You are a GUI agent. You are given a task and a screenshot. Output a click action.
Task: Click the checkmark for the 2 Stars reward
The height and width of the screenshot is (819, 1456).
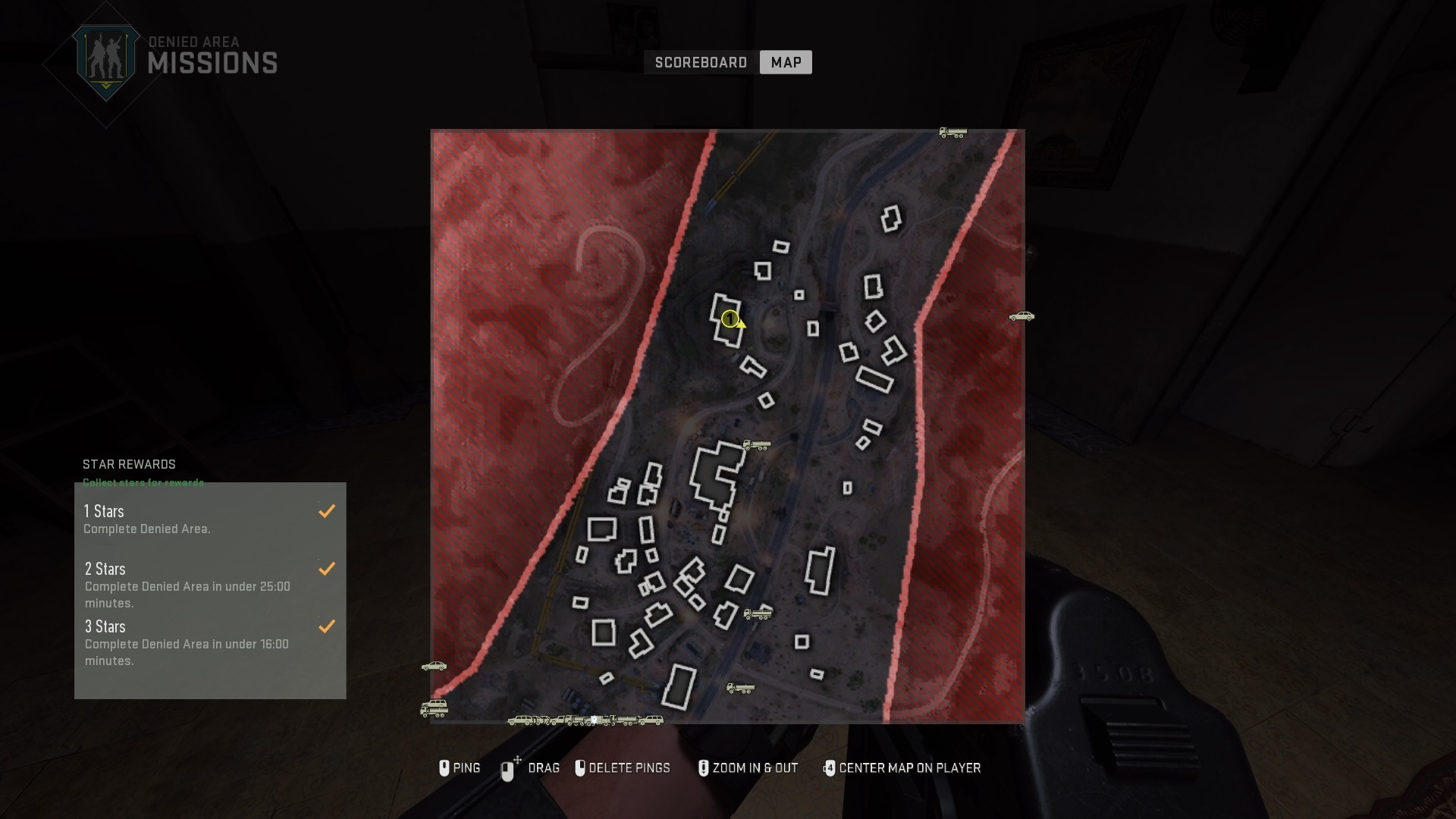327,568
